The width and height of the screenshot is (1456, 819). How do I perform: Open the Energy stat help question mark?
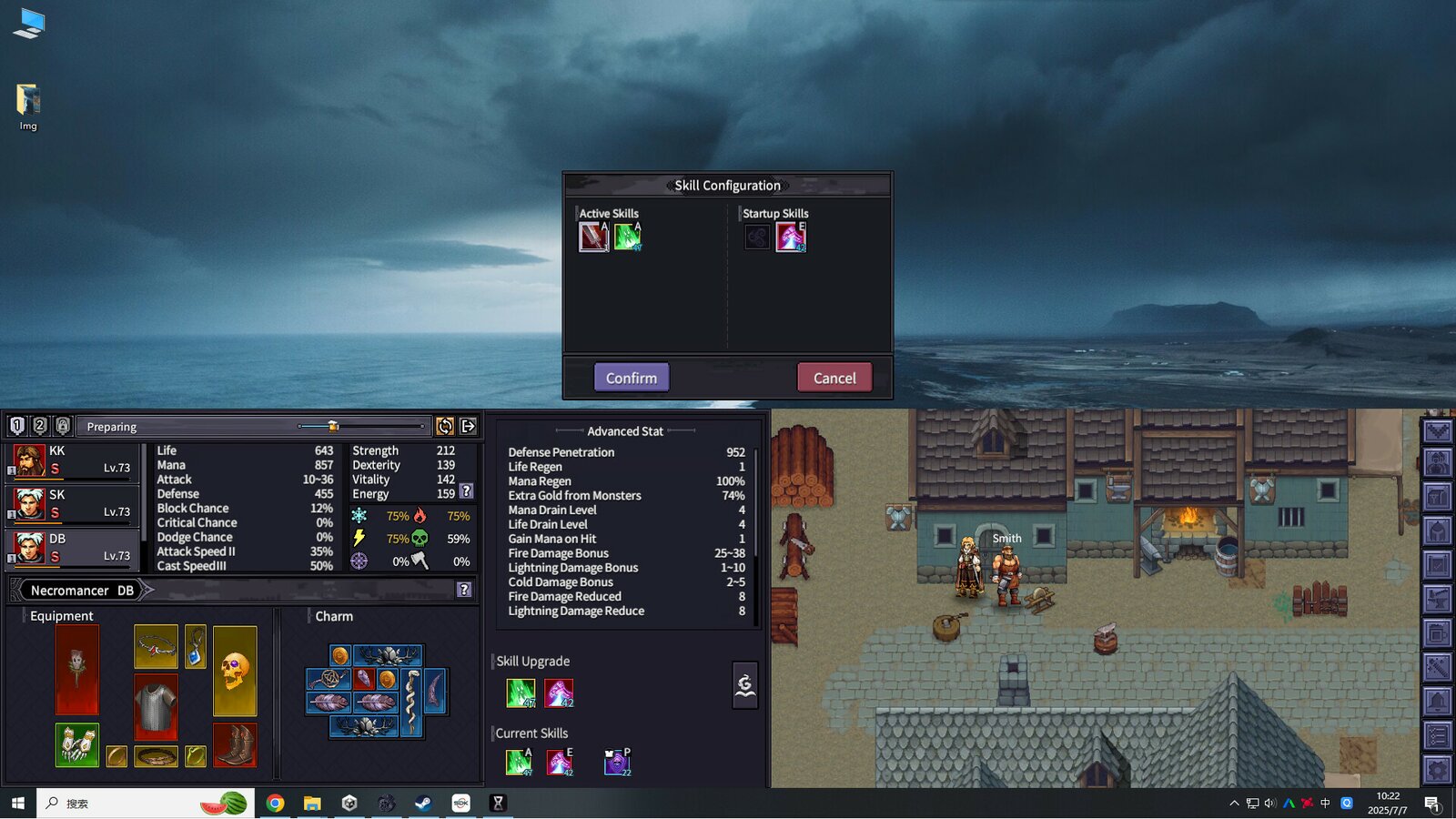pyautogui.click(x=468, y=491)
